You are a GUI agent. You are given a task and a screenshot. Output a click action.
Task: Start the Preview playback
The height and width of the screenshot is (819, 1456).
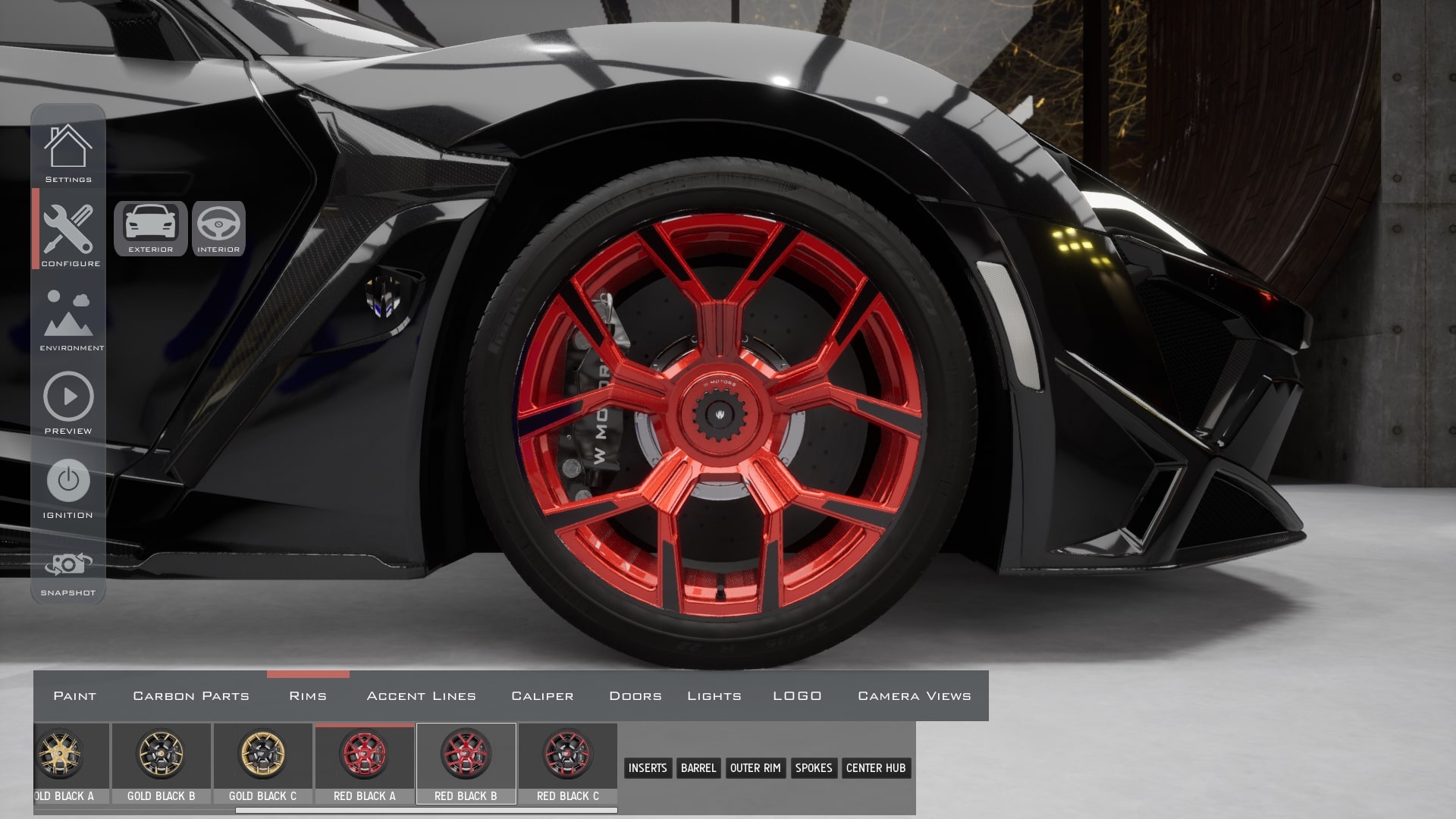(68, 397)
